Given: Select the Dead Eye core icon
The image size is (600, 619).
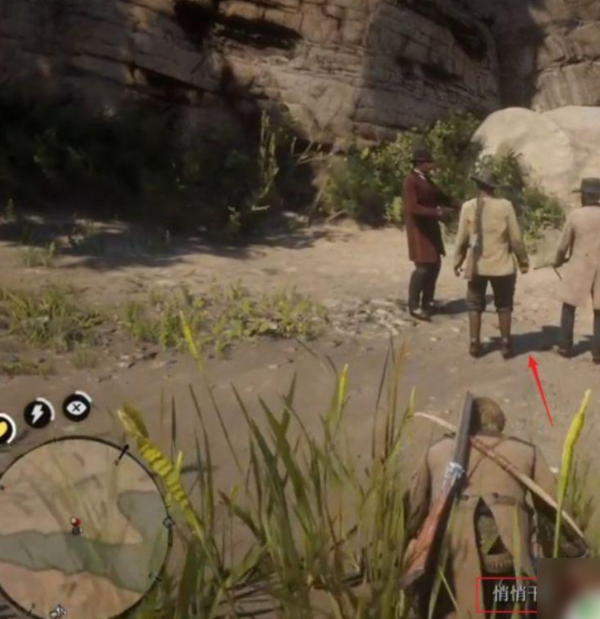Looking at the screenshot, I should click(77, 406).
